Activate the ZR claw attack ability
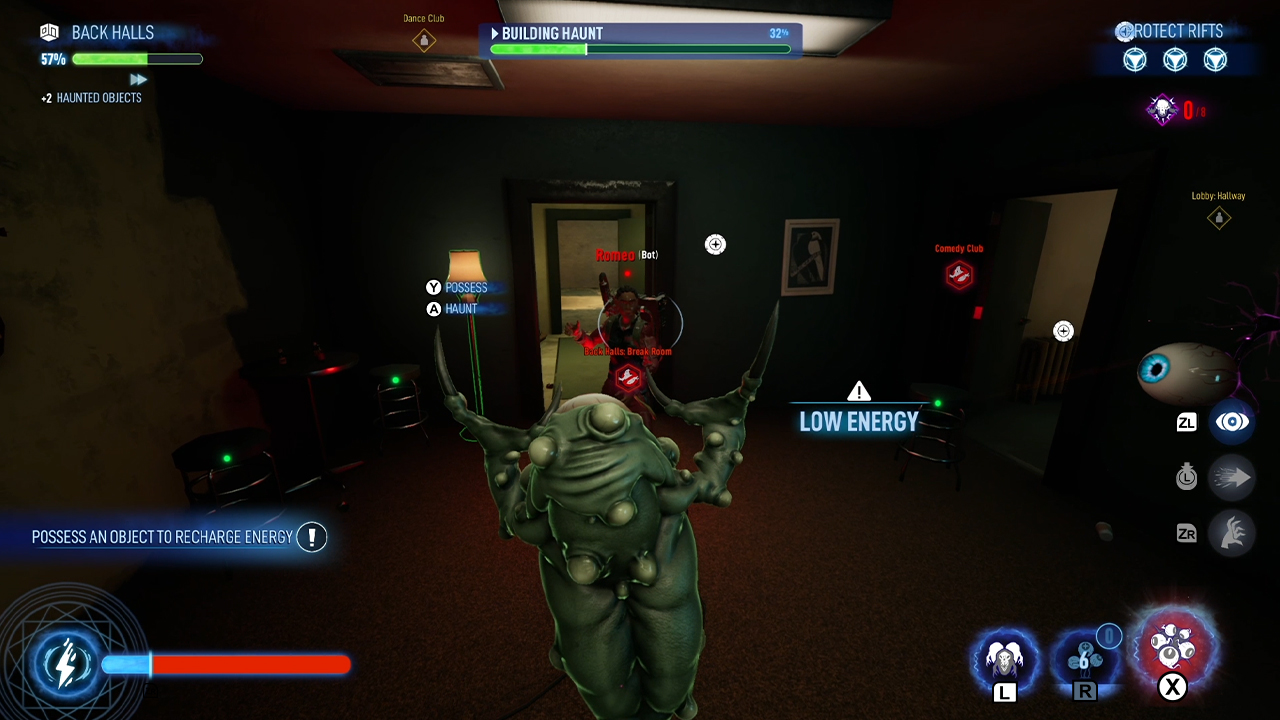1280x720 pixels. [x=1232, y=533]
